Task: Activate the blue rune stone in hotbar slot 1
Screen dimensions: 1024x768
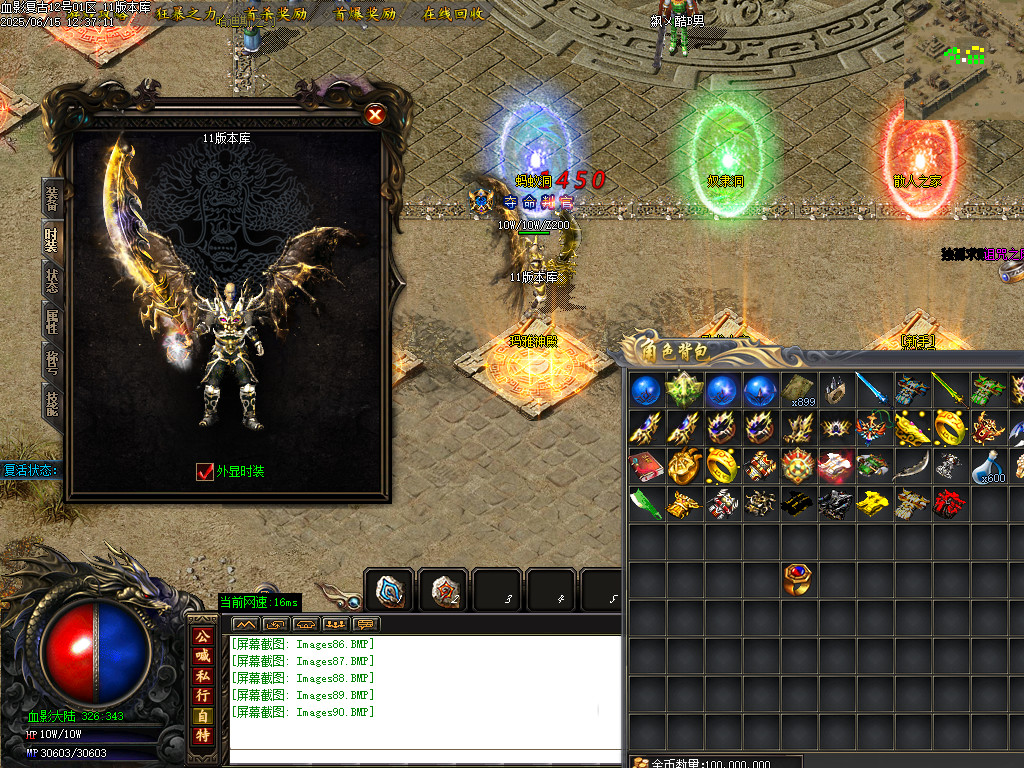Action: click(389, 590)
